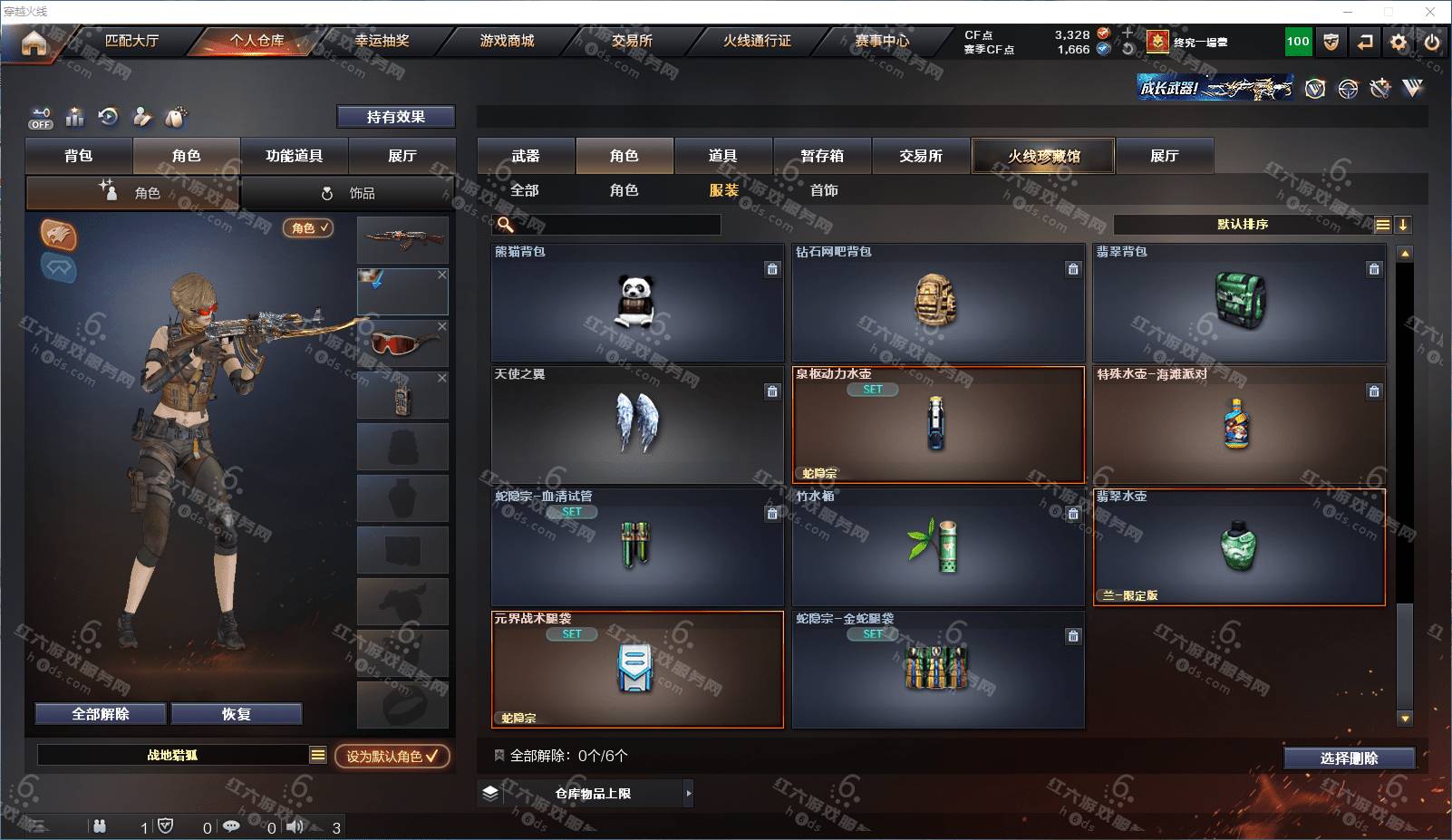The height and width of the screenshot is (840, 1452).
Task: Open the 赛事中心 menu
Action: pos(881,41)
